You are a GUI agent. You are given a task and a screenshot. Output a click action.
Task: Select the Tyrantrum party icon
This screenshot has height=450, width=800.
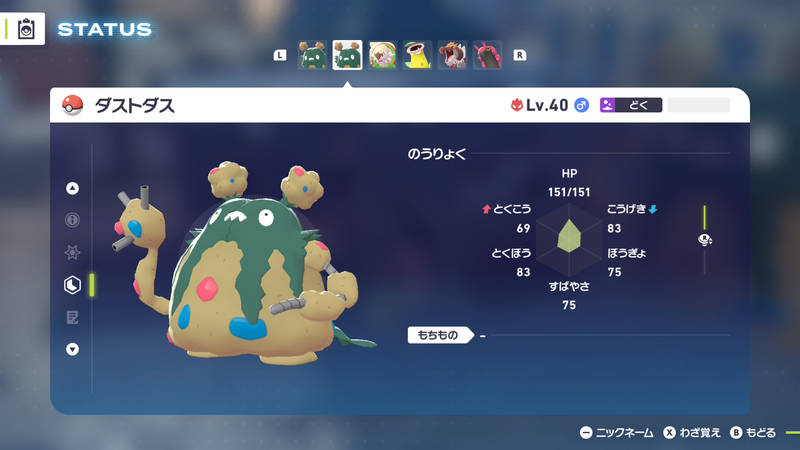(452, 55)
